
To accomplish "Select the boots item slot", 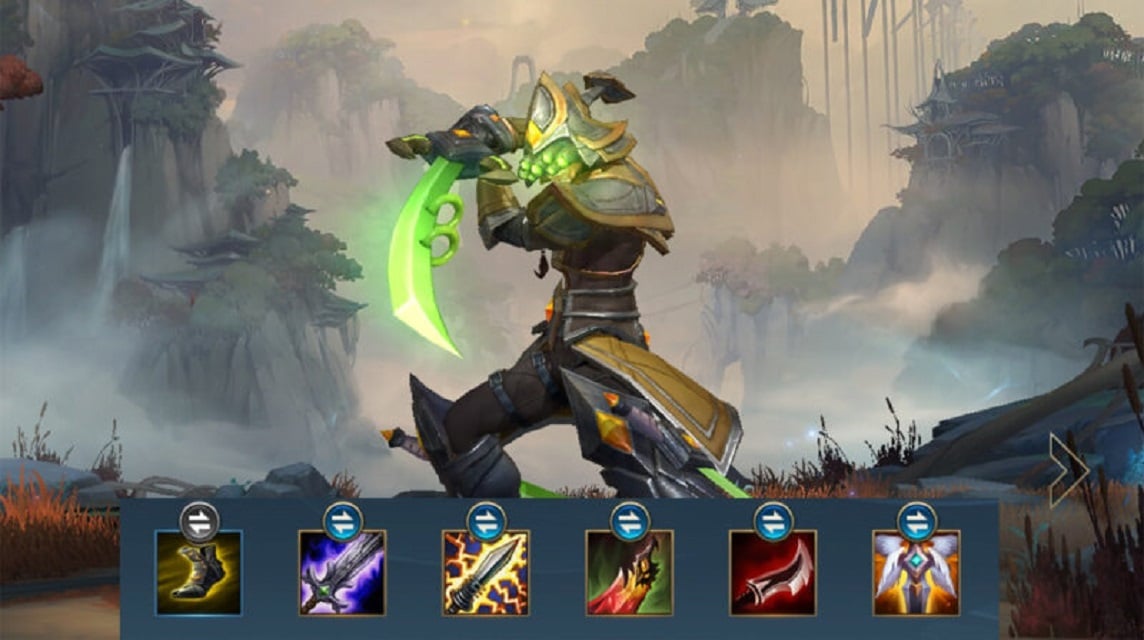I will coord(198,573).
